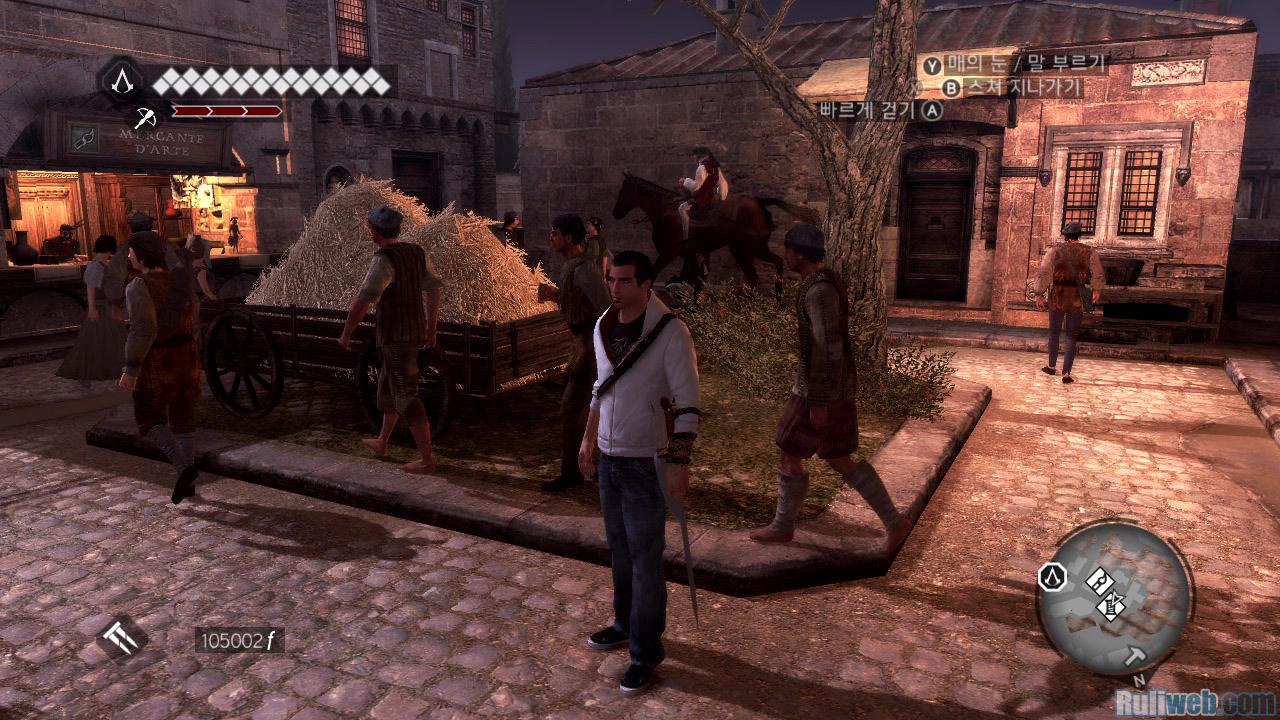Screen dimensions: 1280x720
Task: Click the Assassin octagon marker on the minimap
Action: tap(1052, 577)
